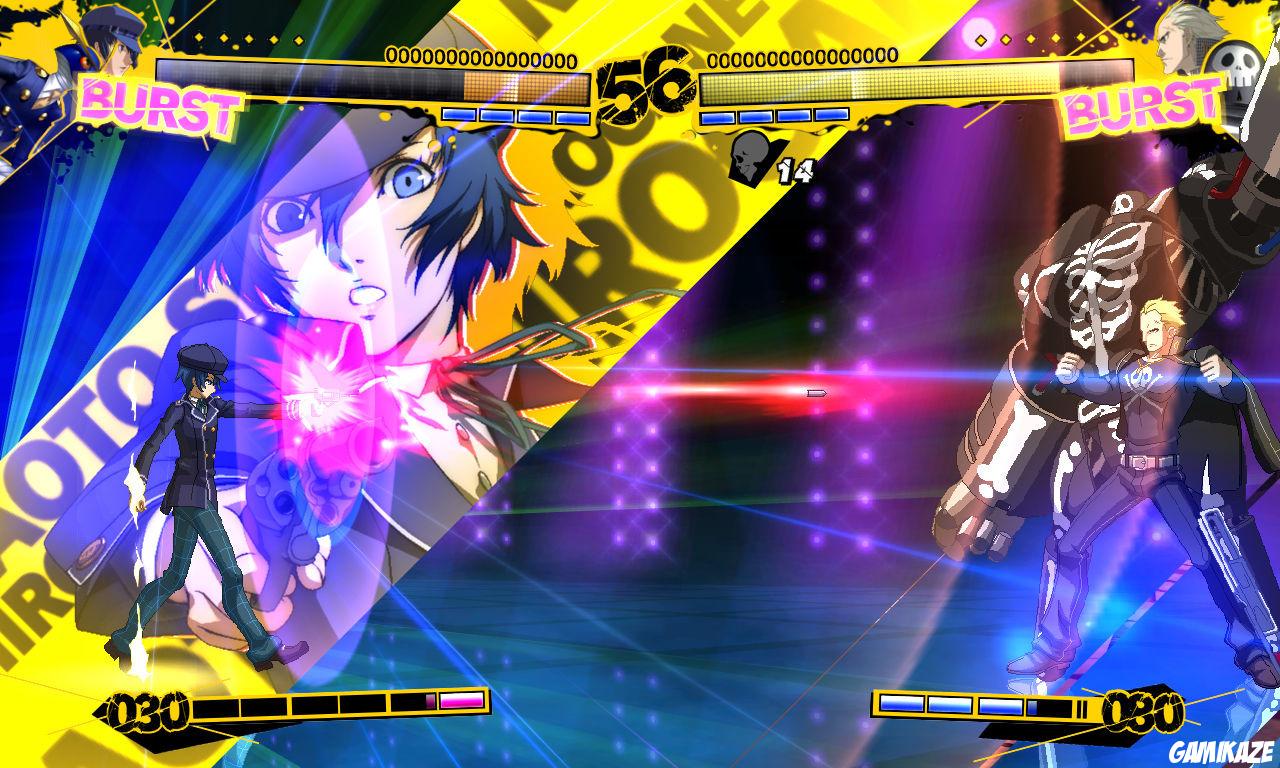Click the skeleton design on Kanji's Persona
Image resolution: width=1280 pixels, height=768 pixels.
(x=1100, y=270)
